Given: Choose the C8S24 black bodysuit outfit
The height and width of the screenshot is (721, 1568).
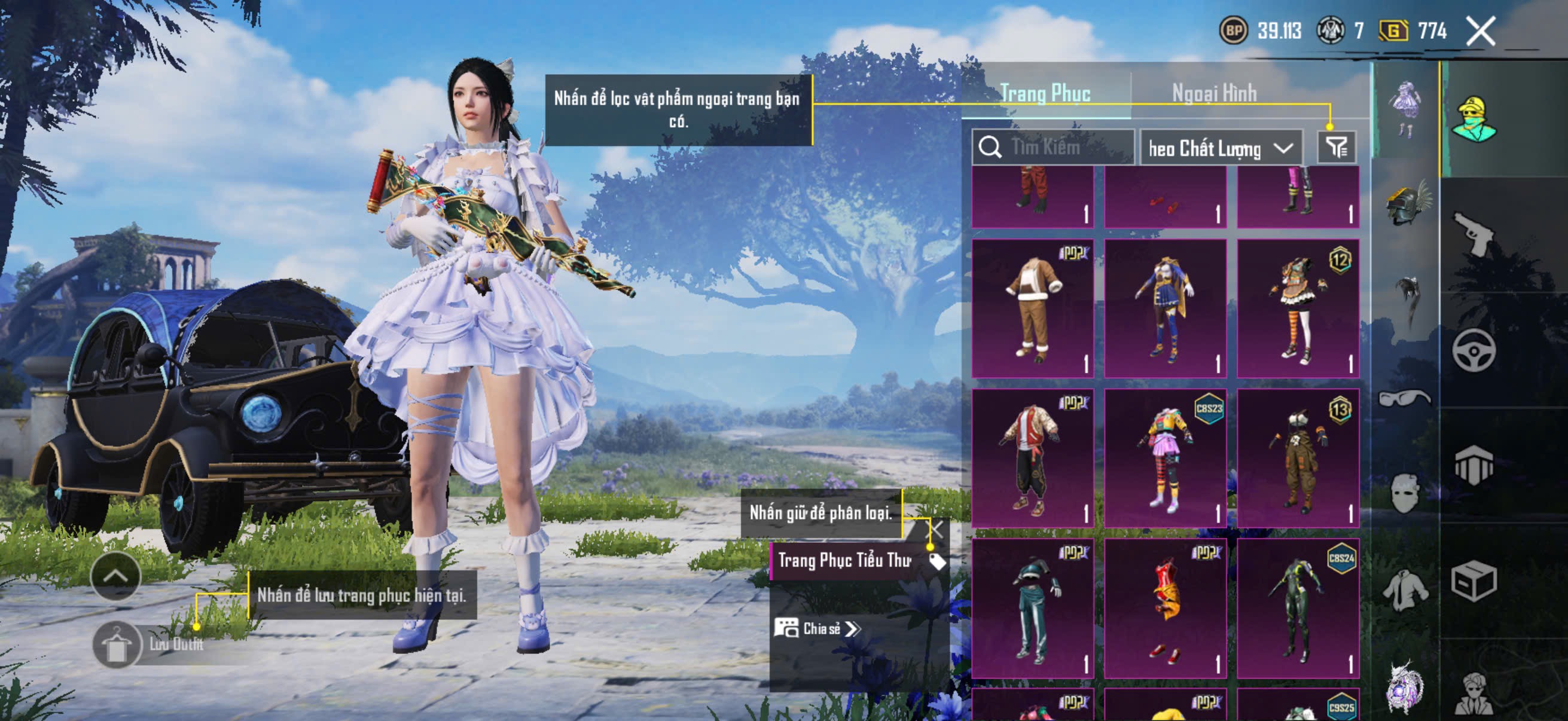Looking at the screenshot, I should click(x=1298, y=607).
